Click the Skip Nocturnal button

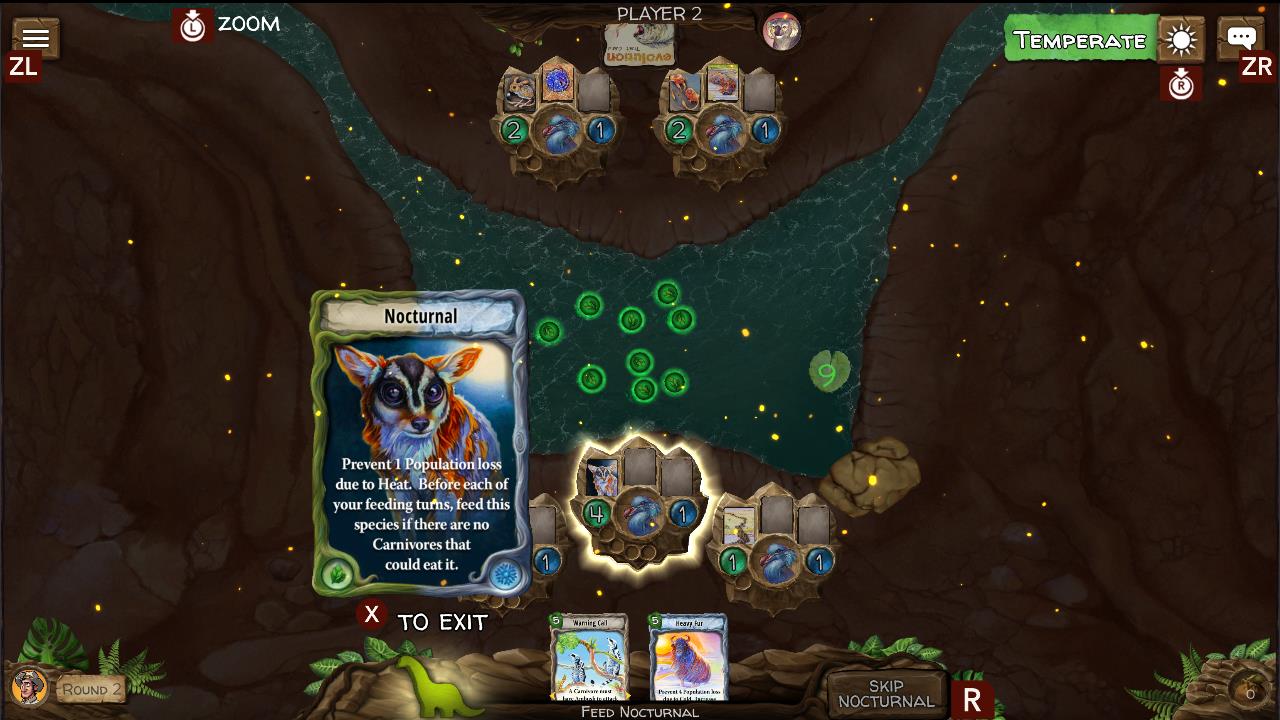[884, 690]
